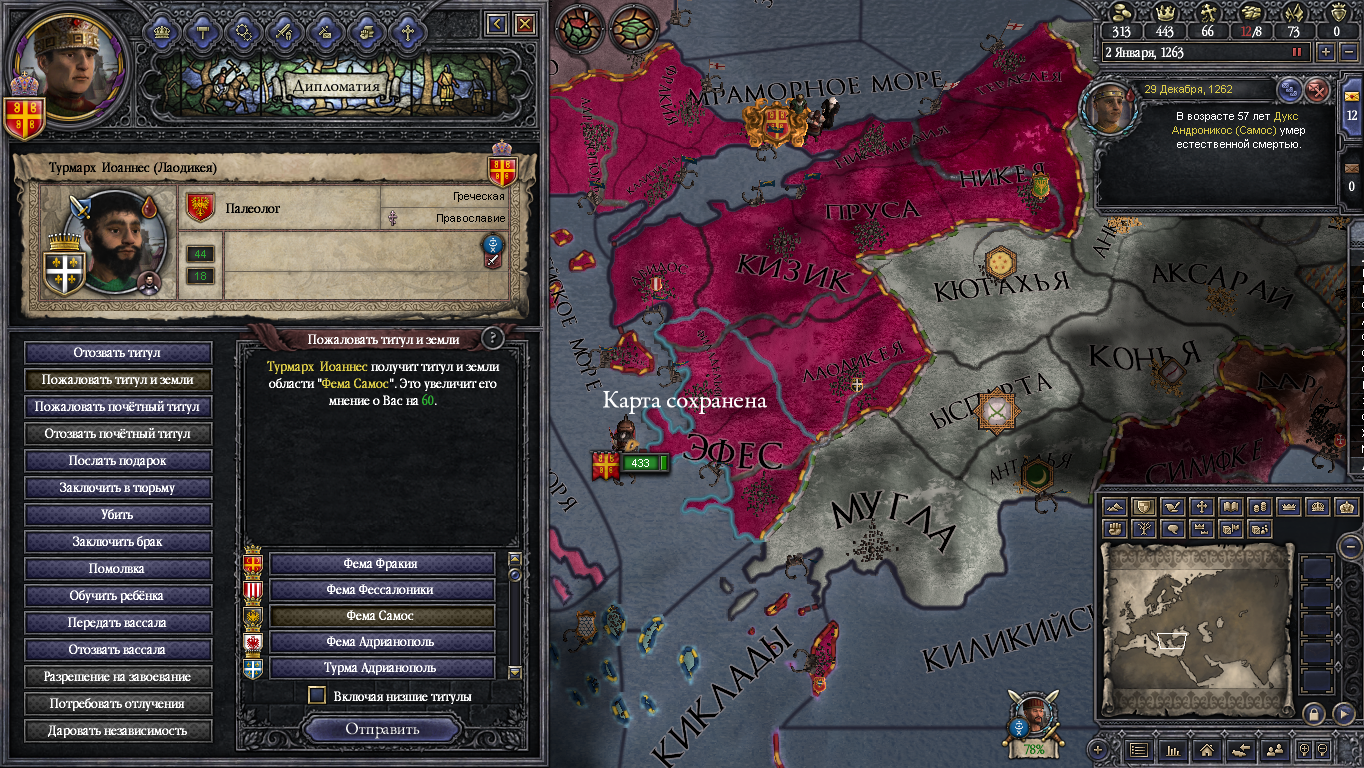Choose "Даровать независимость" option
This screenshot has height=768, width=1364.
[118, 731]
